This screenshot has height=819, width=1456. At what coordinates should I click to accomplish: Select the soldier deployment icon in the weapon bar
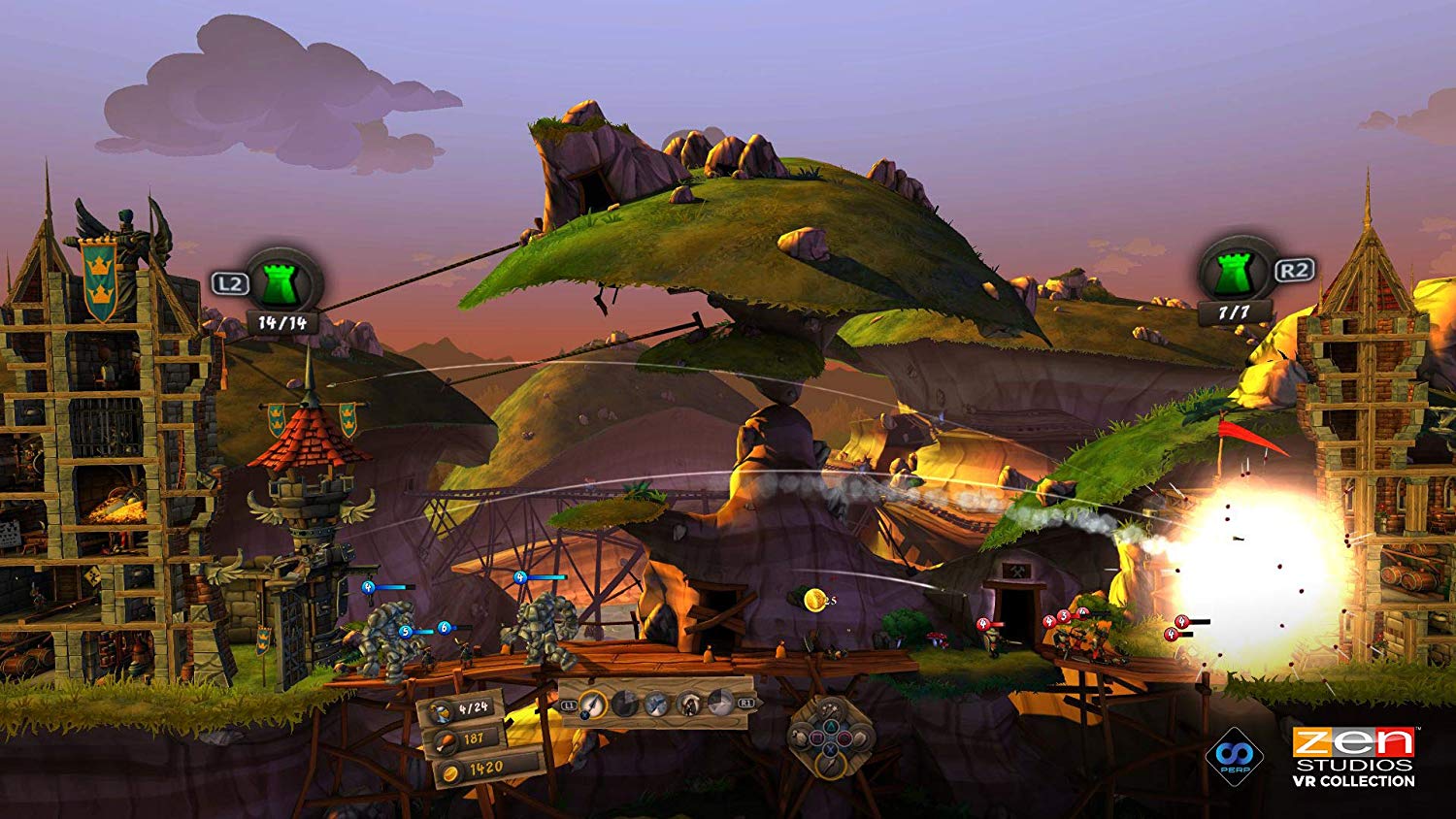[x=689, y=704]
